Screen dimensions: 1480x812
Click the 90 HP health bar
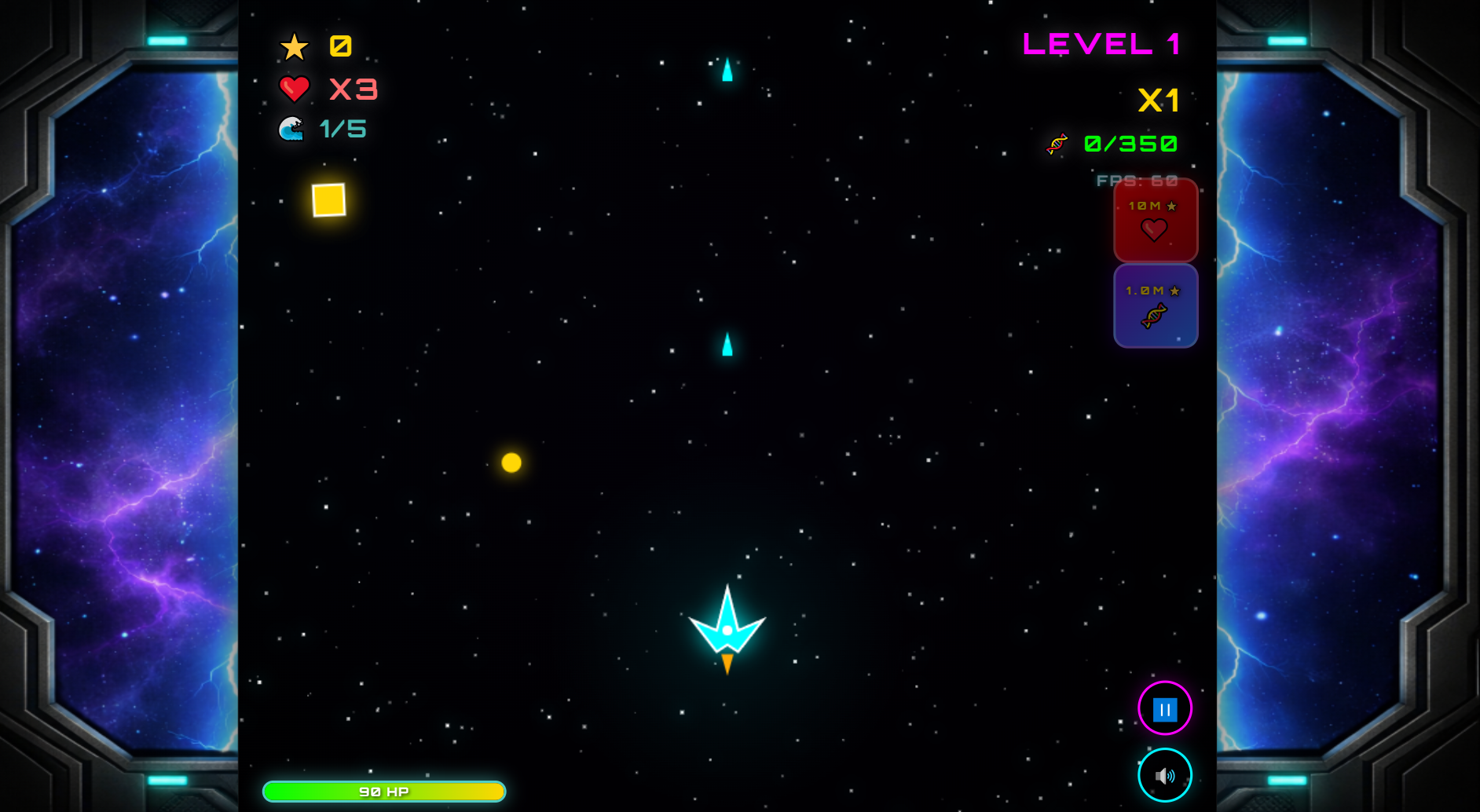[x=384, y=791]
